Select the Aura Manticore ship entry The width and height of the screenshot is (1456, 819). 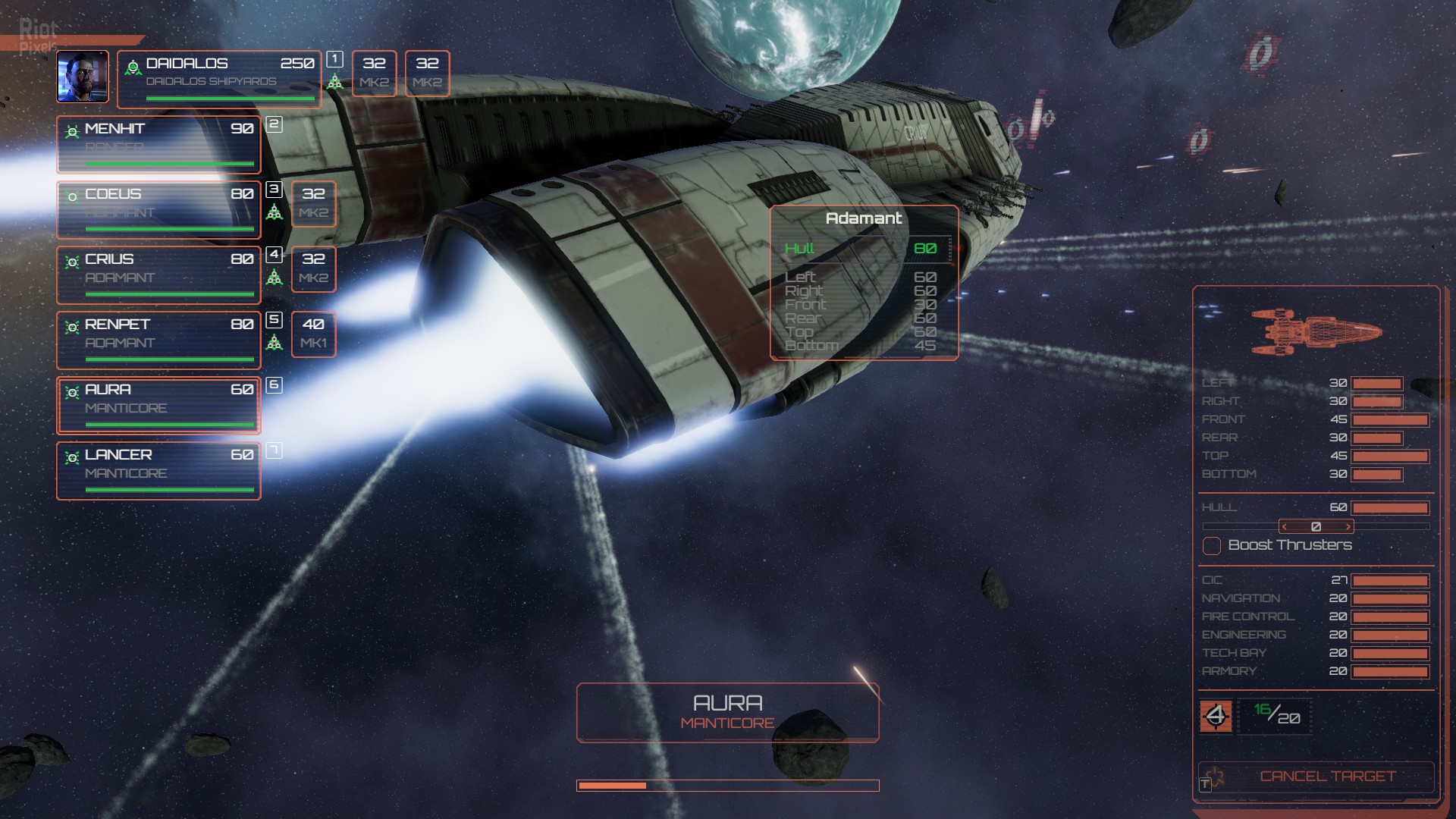(158, 406)
